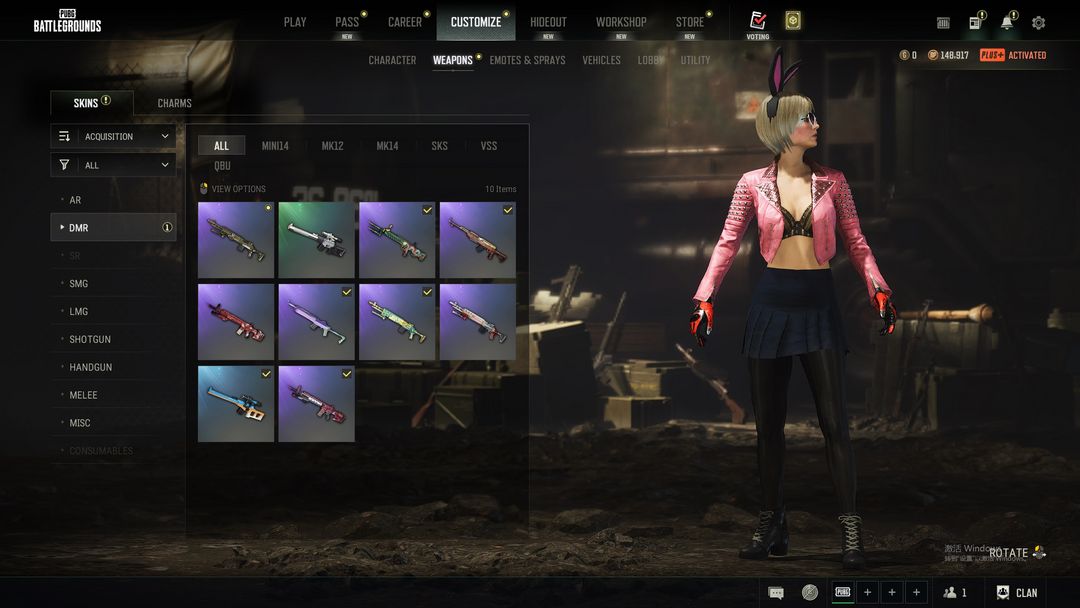Select the green-background white rifle skin
The image size is (1080, 608).
[317, 240]
